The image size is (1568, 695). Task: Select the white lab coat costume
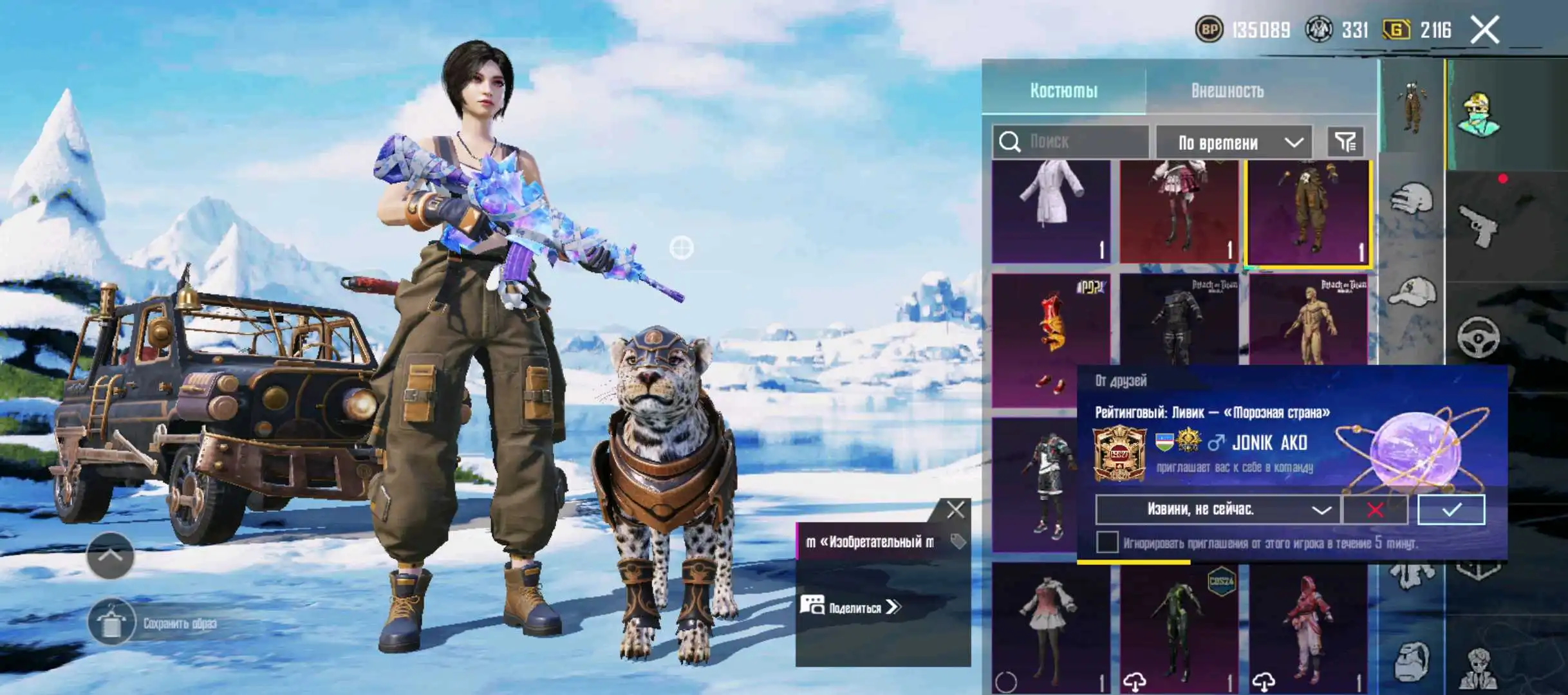click(x=1051, y=211)
